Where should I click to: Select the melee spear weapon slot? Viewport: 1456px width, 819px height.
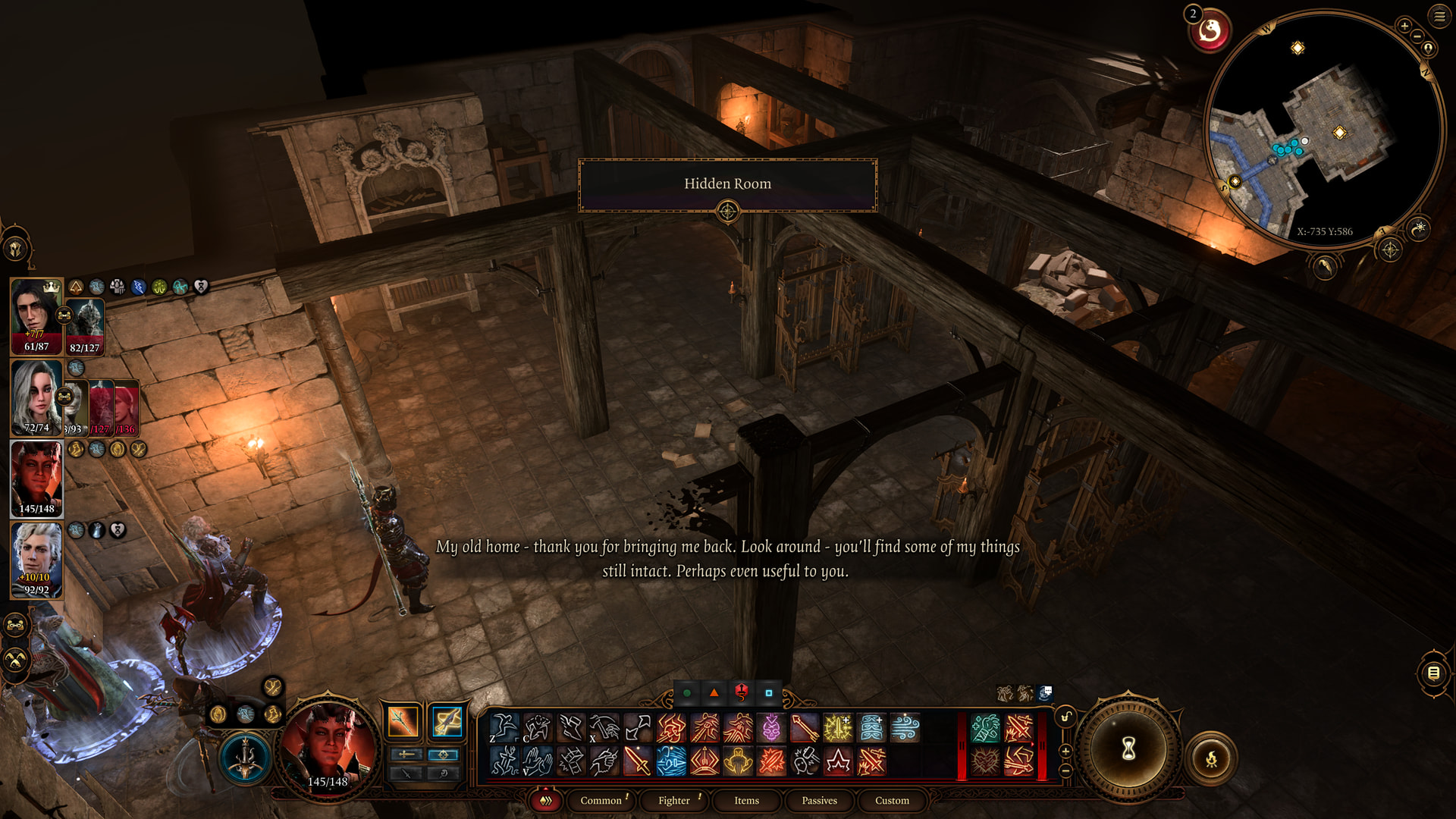tap(403, 721)
